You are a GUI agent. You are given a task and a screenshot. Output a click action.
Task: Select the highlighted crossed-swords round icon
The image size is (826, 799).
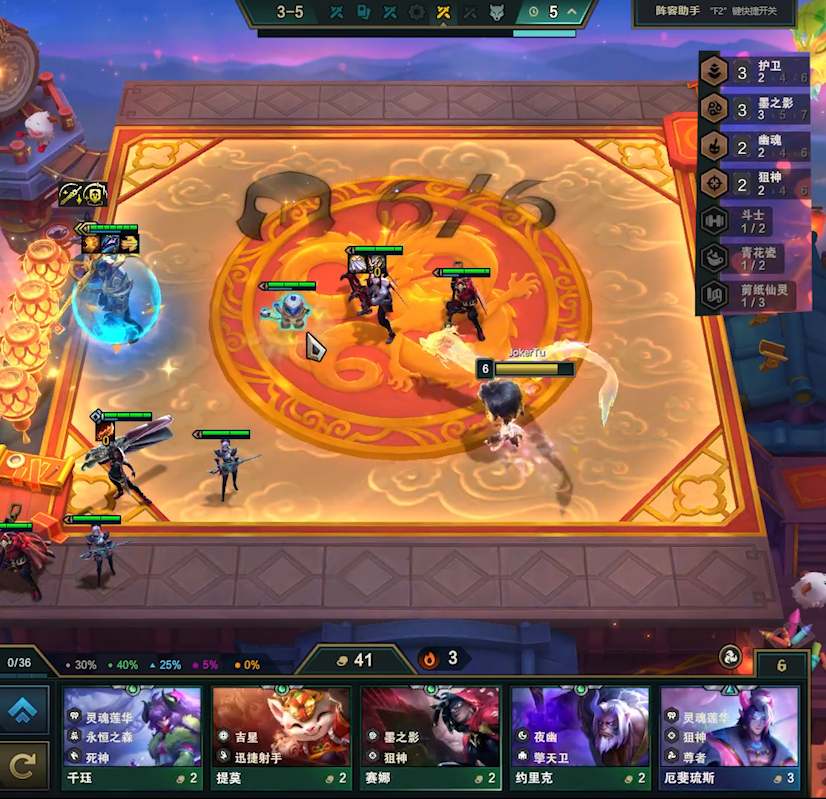pos(444,13)
